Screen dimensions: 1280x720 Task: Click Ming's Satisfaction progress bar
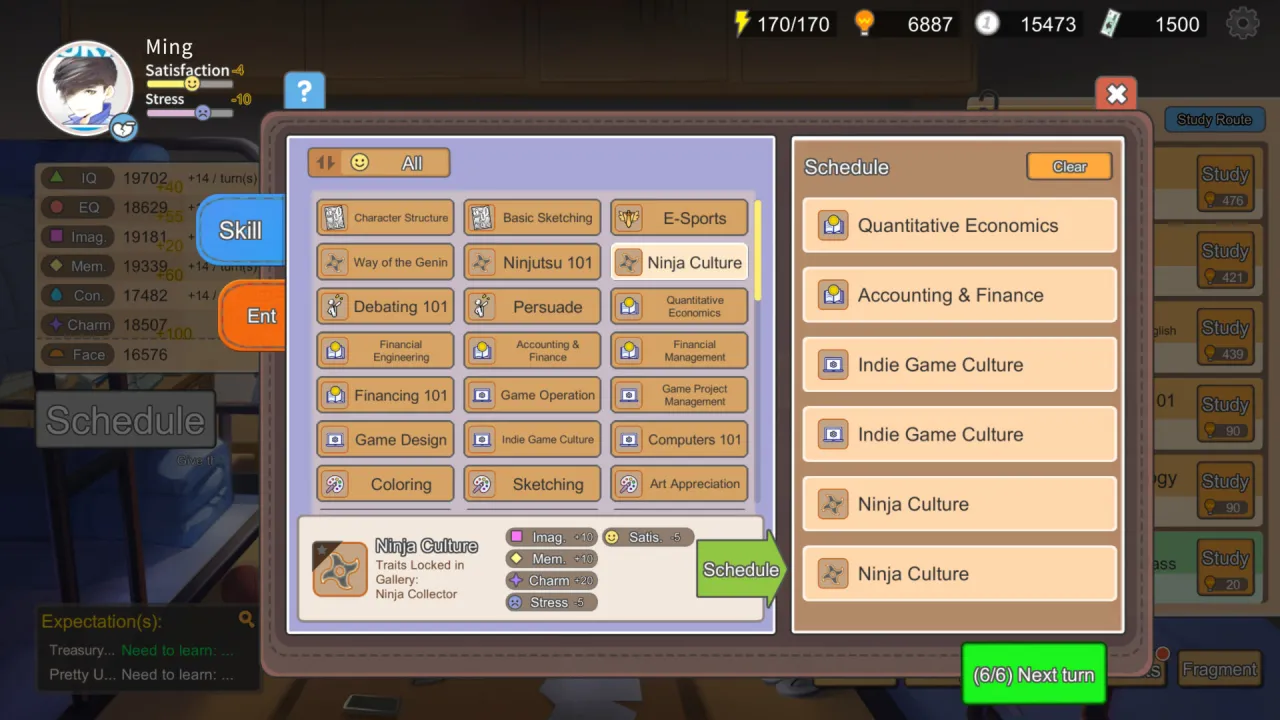[189, 84]
